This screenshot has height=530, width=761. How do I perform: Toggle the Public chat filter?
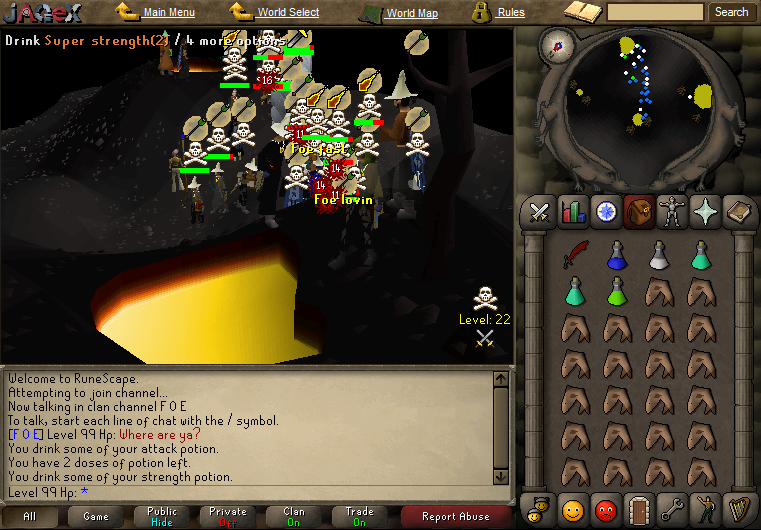tap(162, 516)
